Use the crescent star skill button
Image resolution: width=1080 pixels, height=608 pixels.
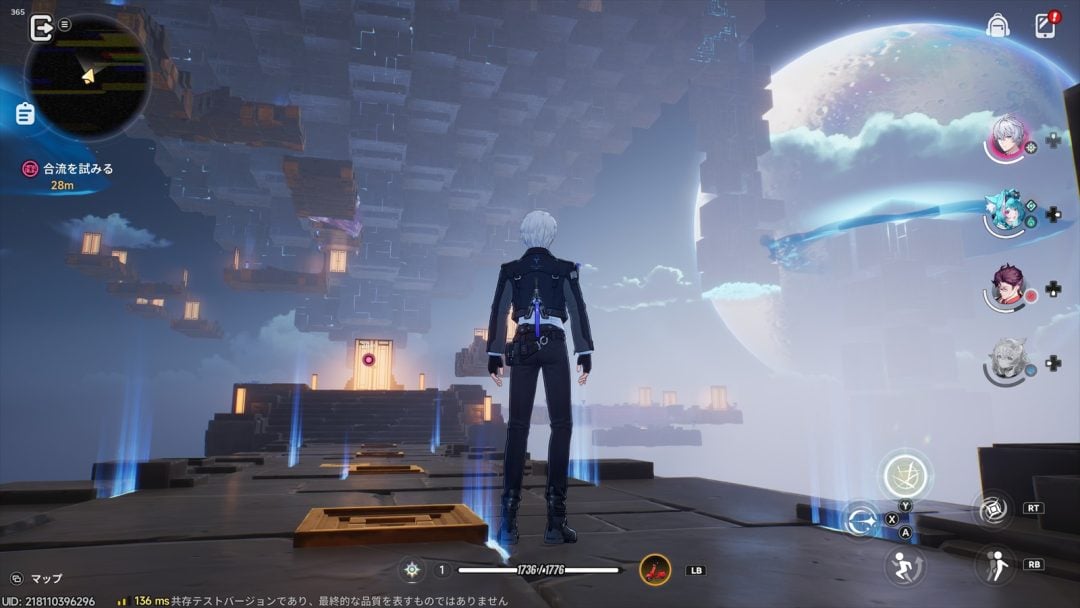click(x=860, y=520)
